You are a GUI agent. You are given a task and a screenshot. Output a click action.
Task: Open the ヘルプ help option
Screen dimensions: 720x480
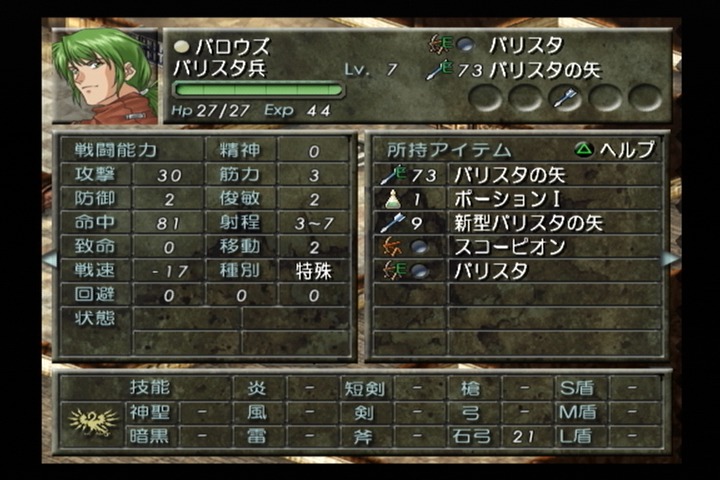coord(615,150)
